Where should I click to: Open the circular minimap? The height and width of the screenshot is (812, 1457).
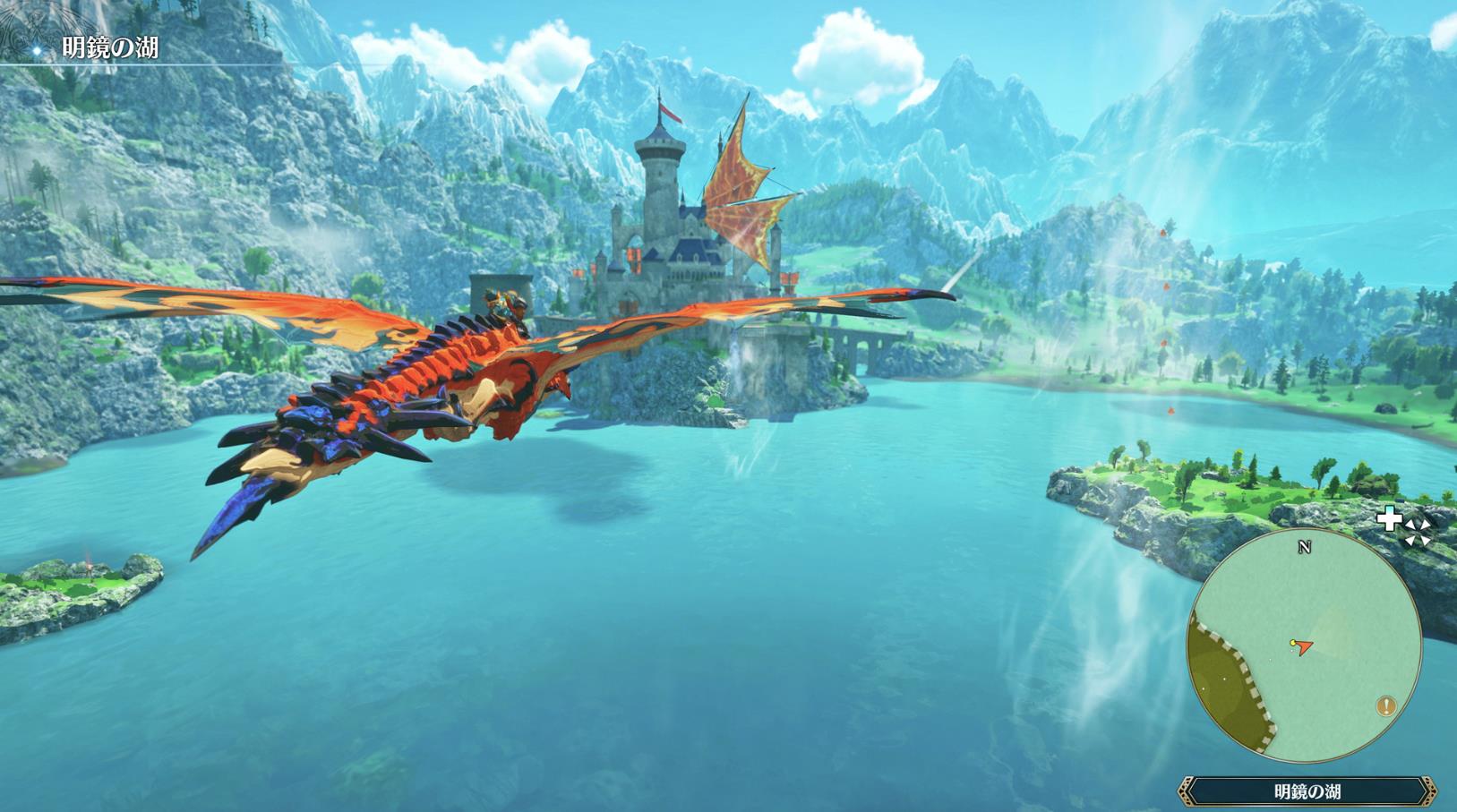(1303, 646)
